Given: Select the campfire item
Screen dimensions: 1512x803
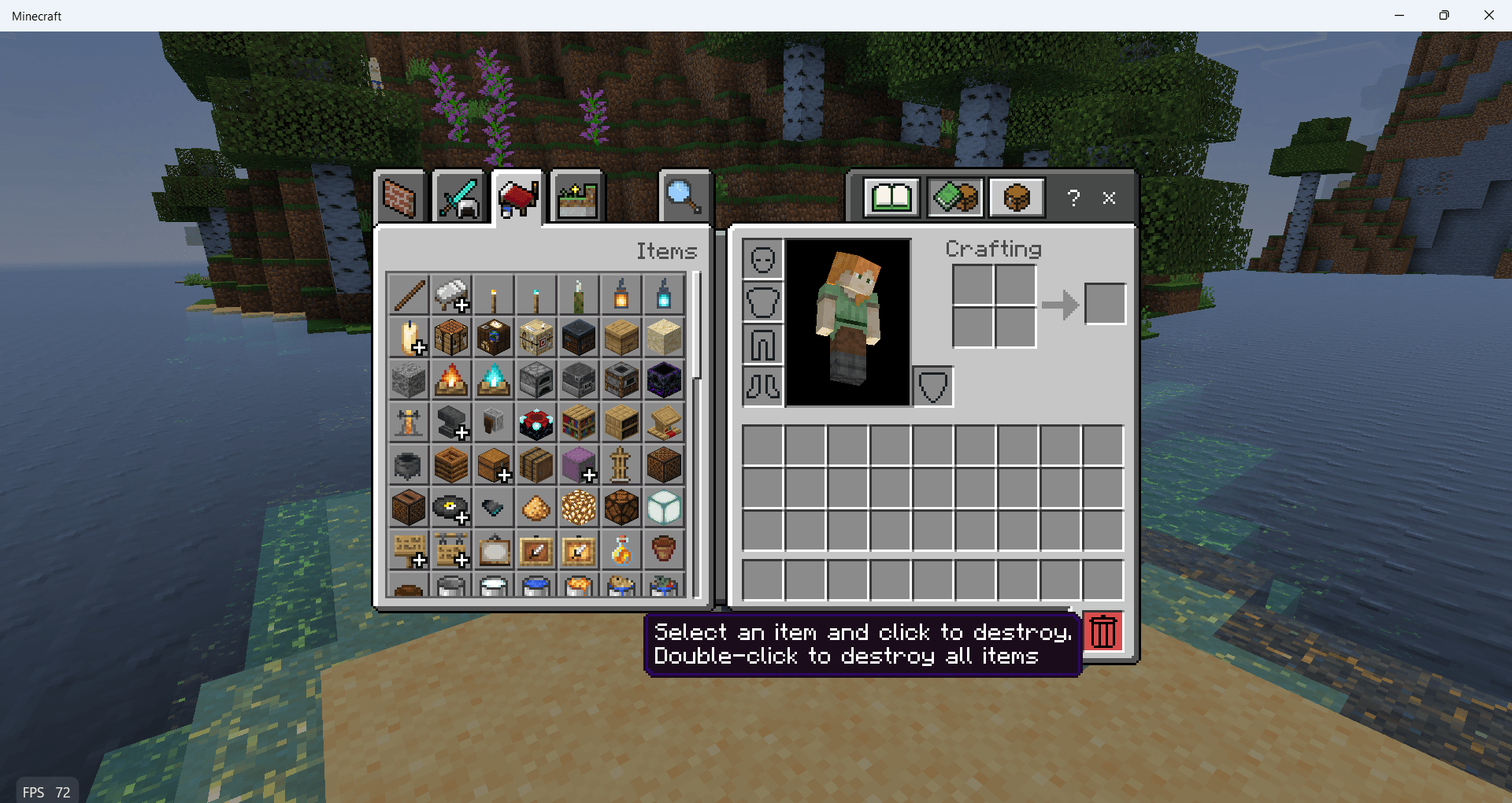Looking at the screenshot, I should (x=451, y=380).
